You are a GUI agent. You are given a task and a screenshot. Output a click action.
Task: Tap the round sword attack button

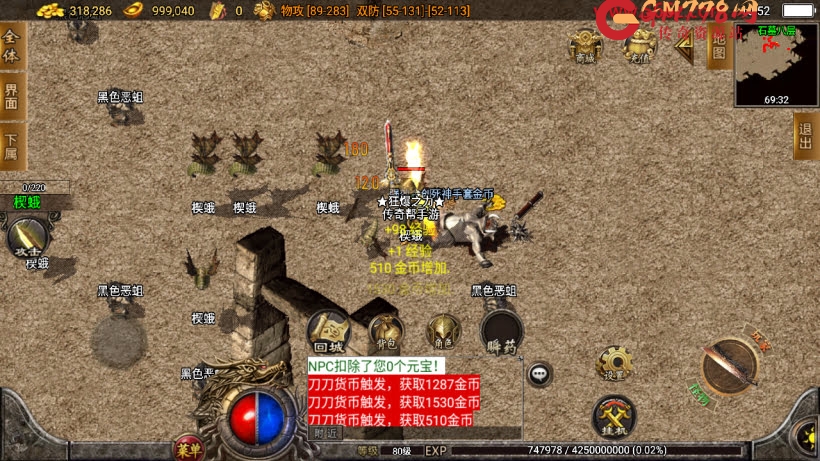pos(730,367)
